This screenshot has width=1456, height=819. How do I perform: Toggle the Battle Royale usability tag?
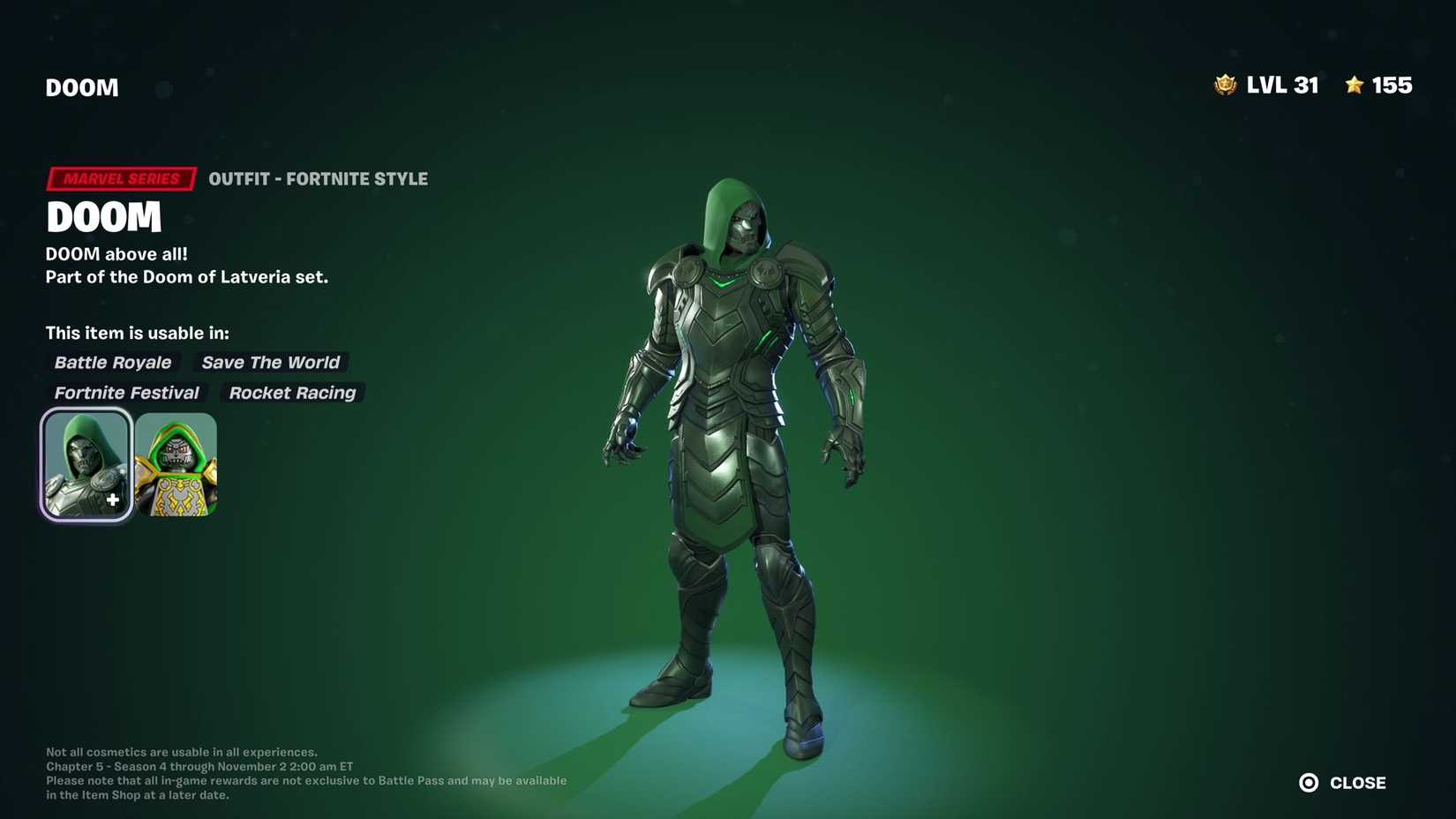113,362
